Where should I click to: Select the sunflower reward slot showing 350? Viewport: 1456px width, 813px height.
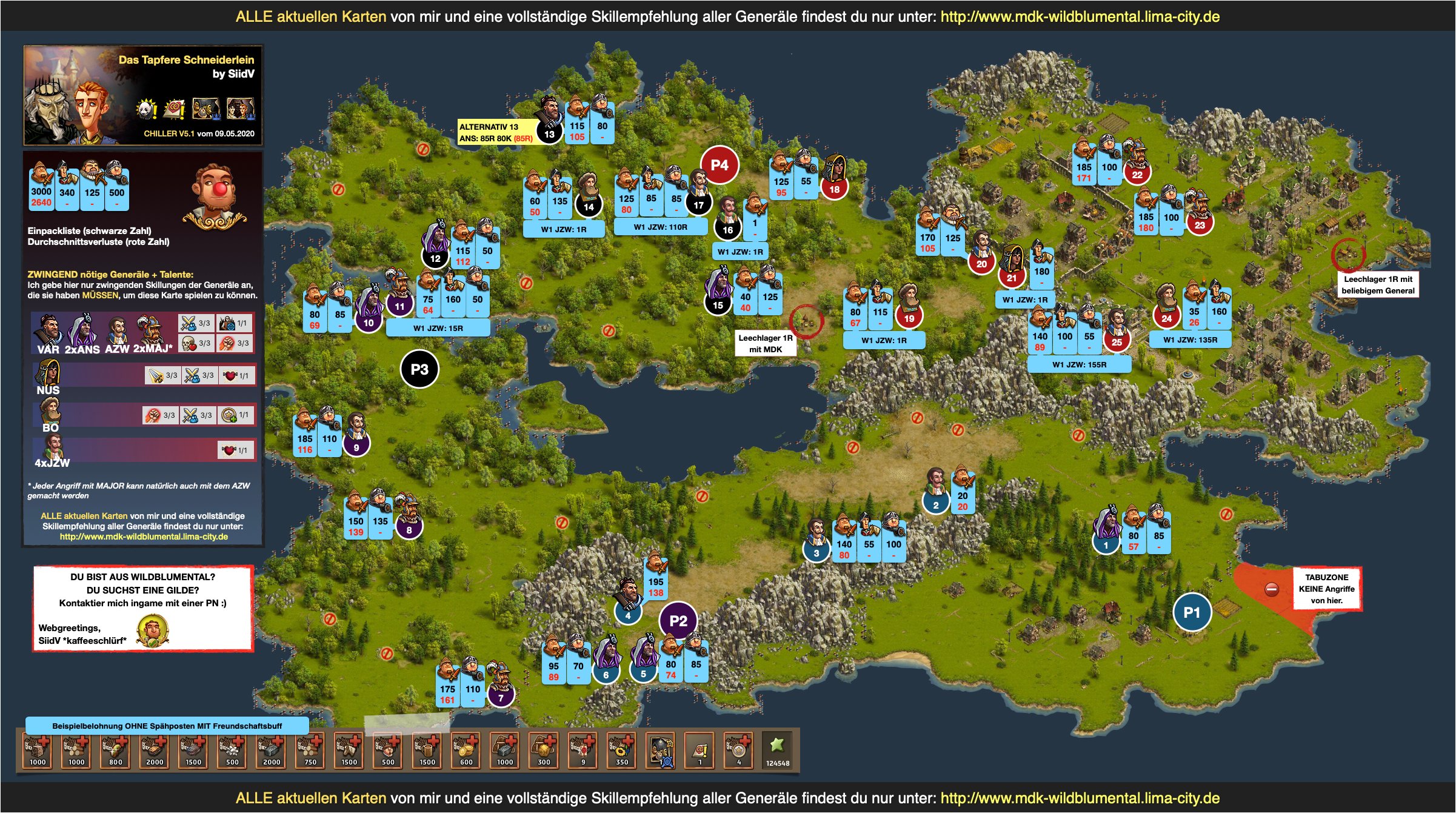621,751
